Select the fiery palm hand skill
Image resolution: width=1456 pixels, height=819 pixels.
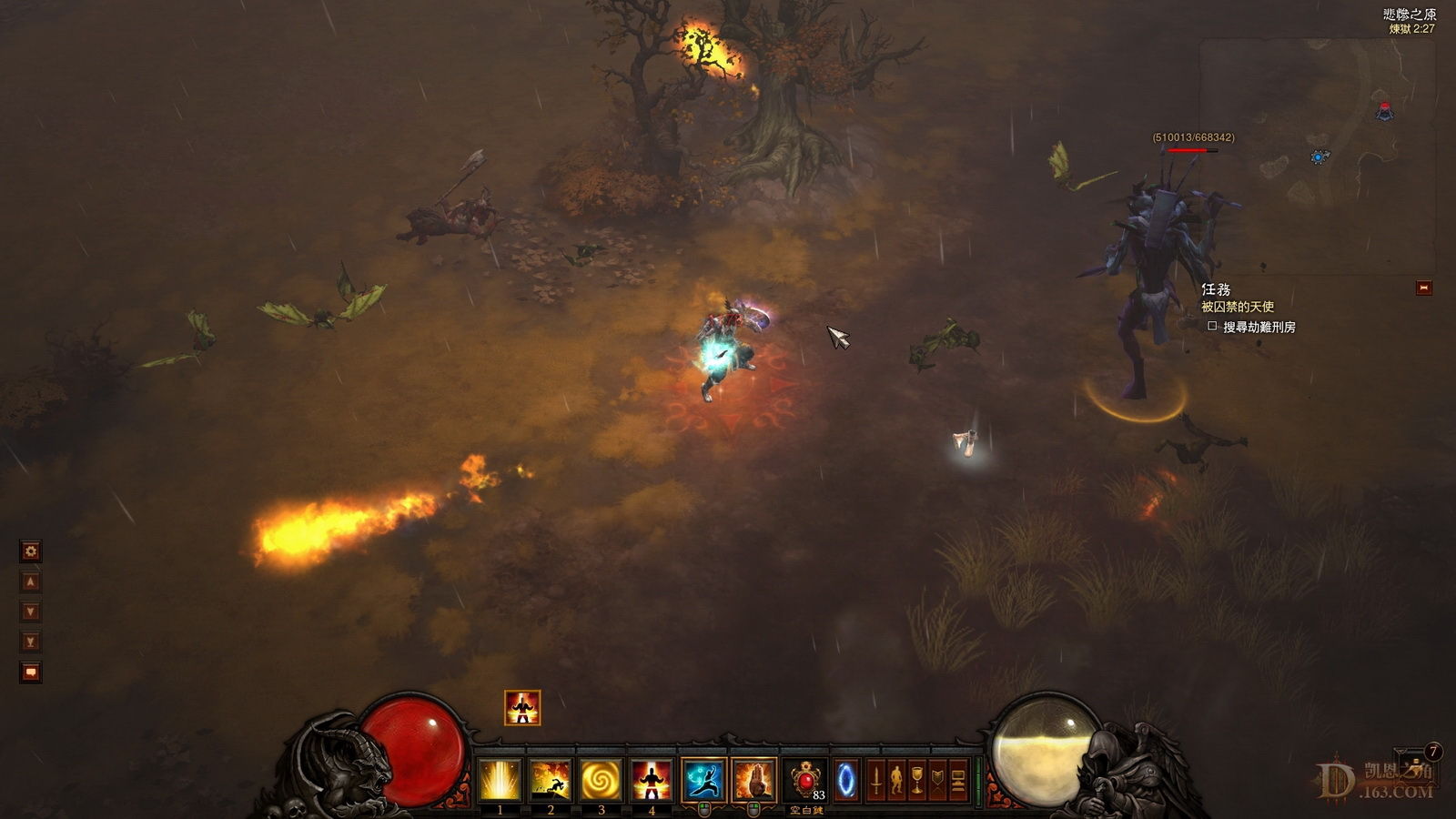(x=754, y=780)
